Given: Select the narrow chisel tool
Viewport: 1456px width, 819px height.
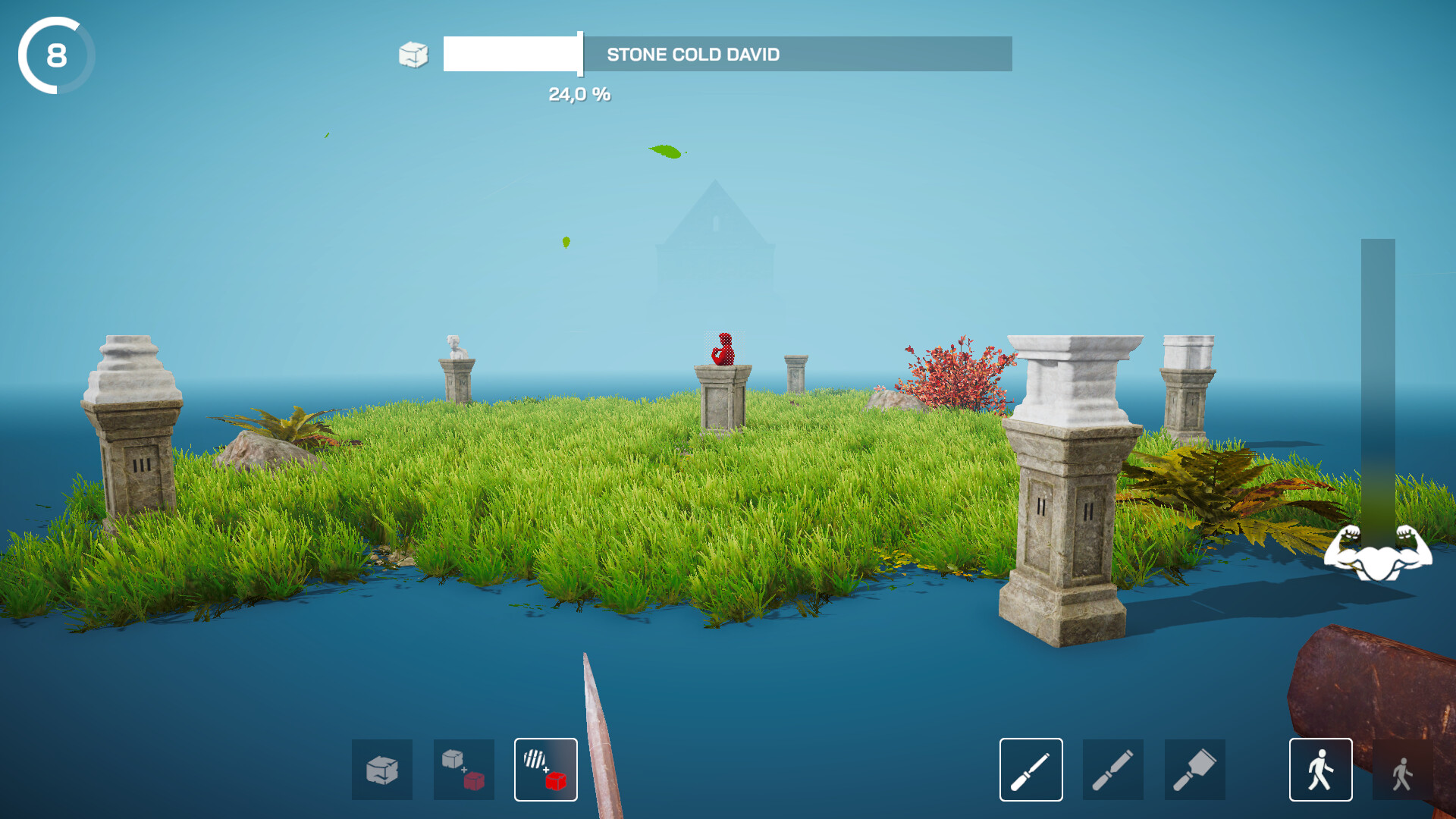Looking at the screenshot, I should [1030, 770].
